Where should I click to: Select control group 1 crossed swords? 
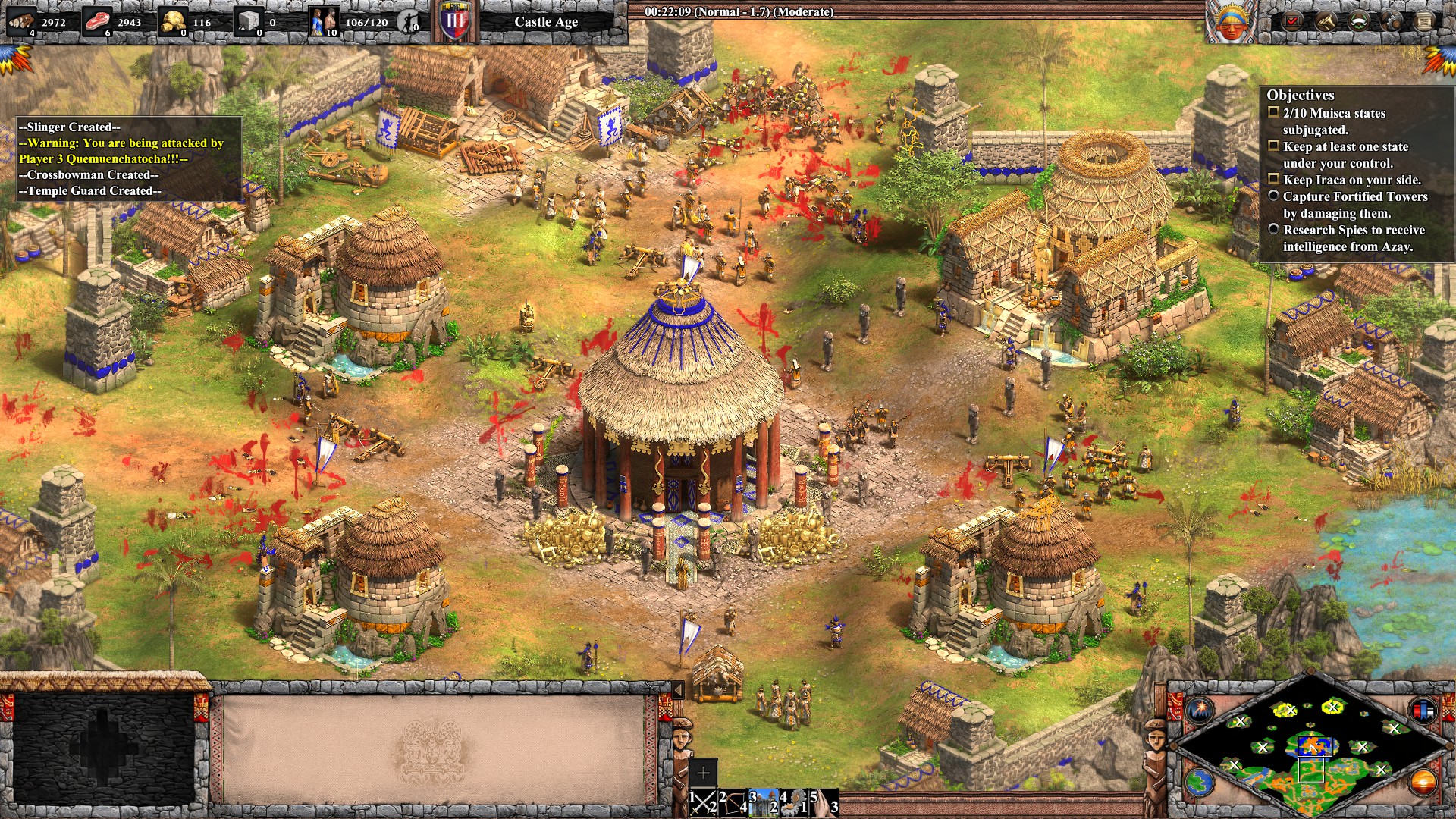703,802
